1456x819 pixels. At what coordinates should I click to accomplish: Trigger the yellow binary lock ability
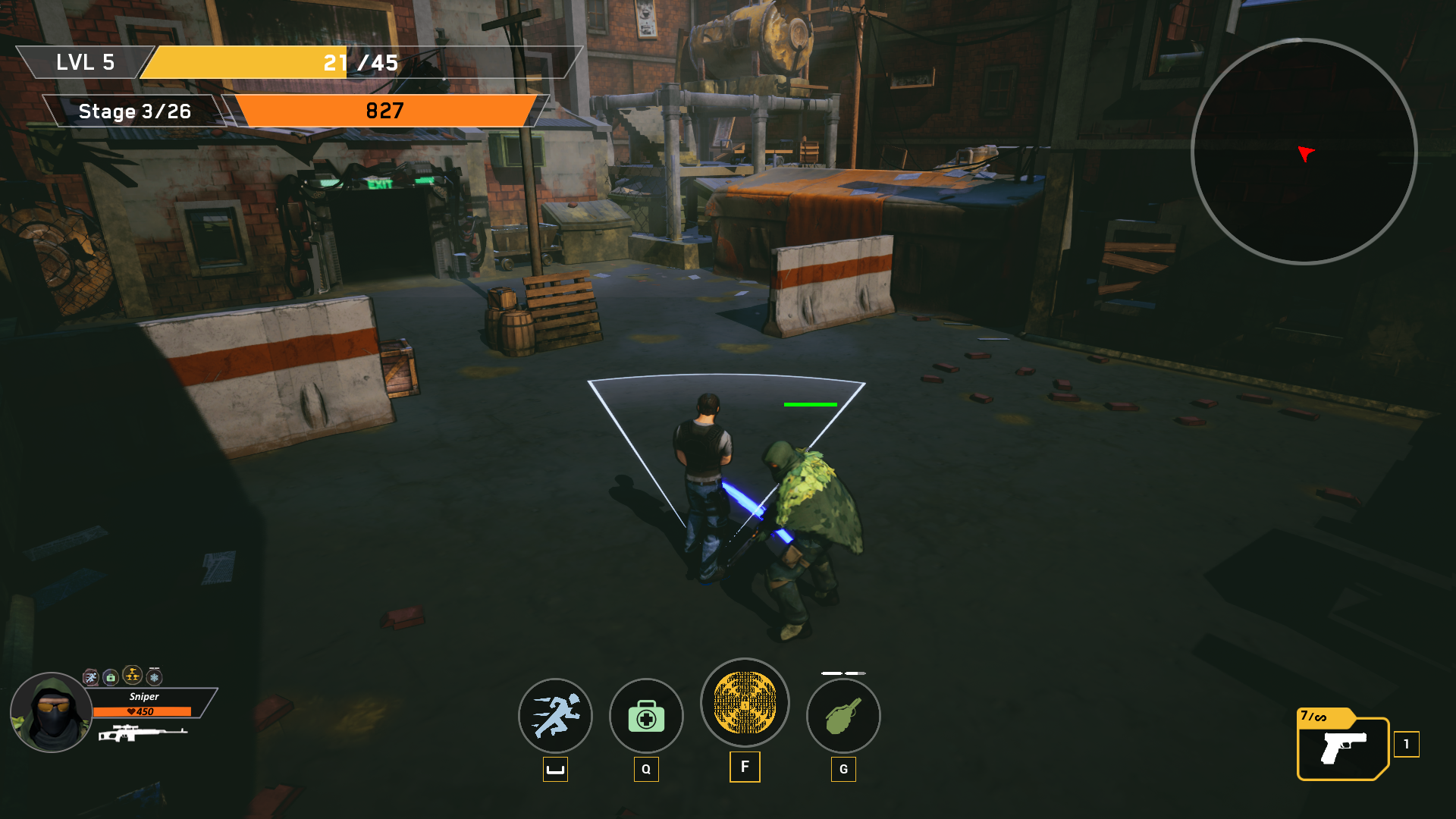point(745,702)
